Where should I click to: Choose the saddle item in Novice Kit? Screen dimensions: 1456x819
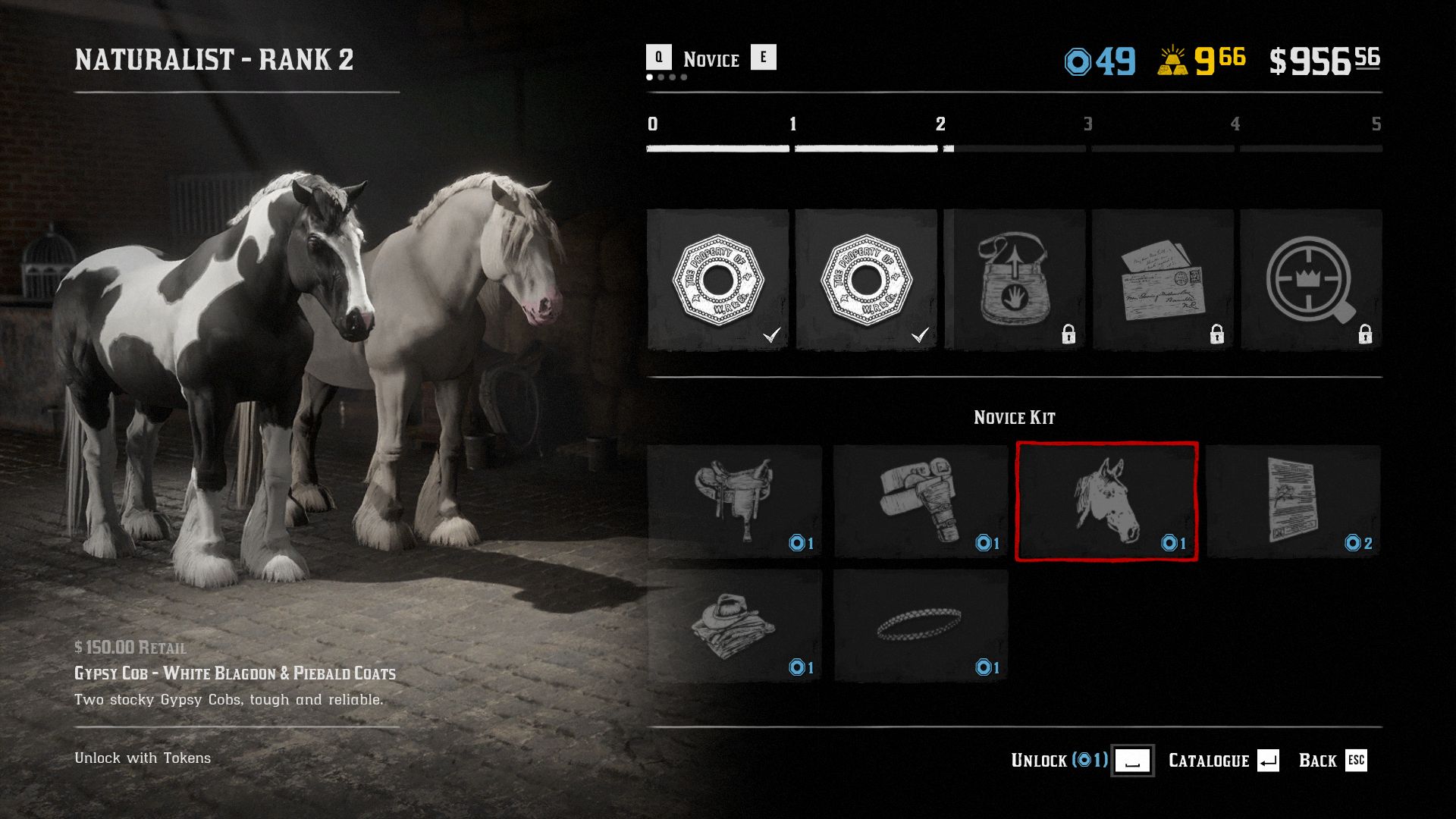pyautogui.click(x=734, y=501)
